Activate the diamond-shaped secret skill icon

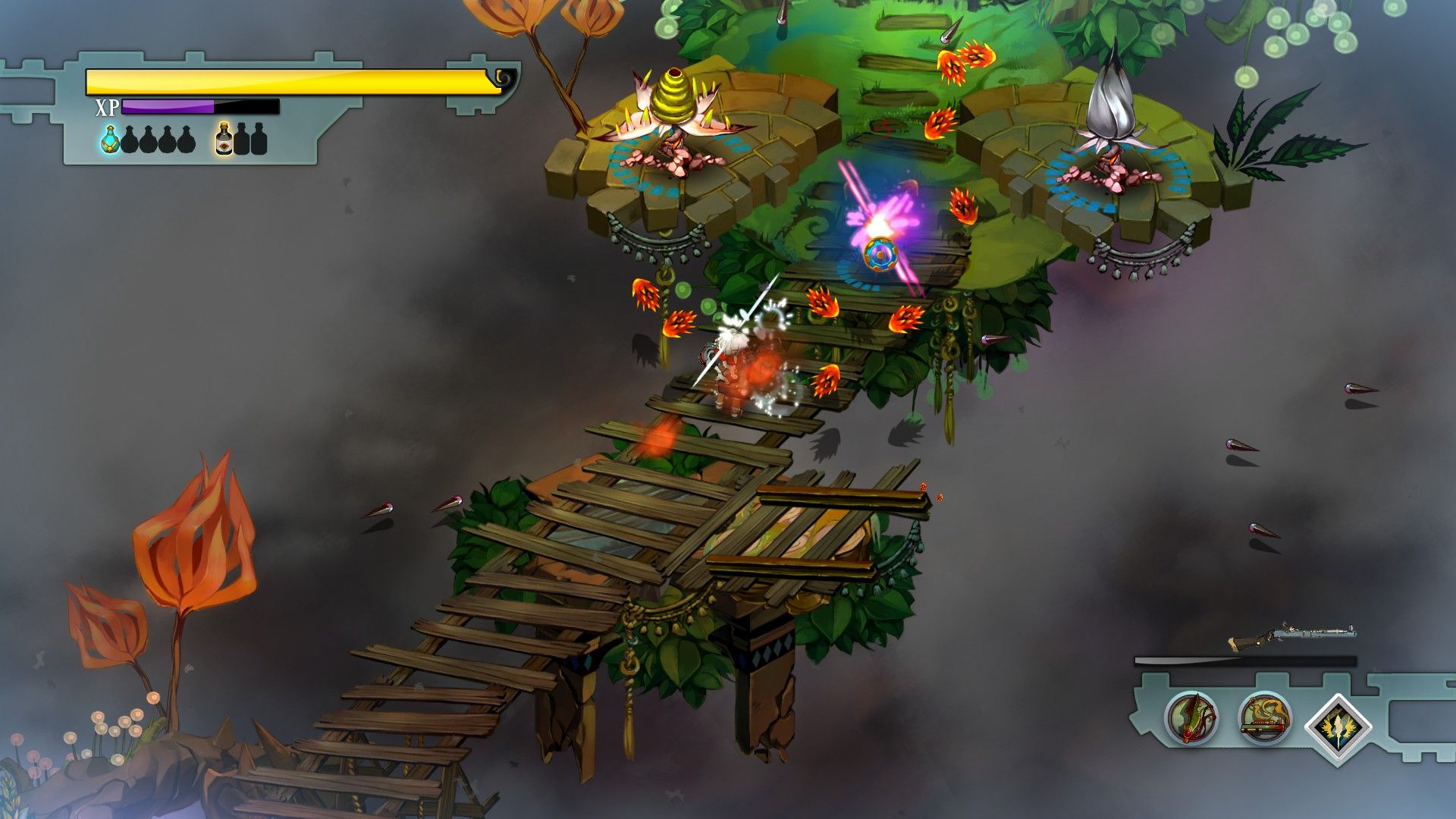coord(1338,725)
